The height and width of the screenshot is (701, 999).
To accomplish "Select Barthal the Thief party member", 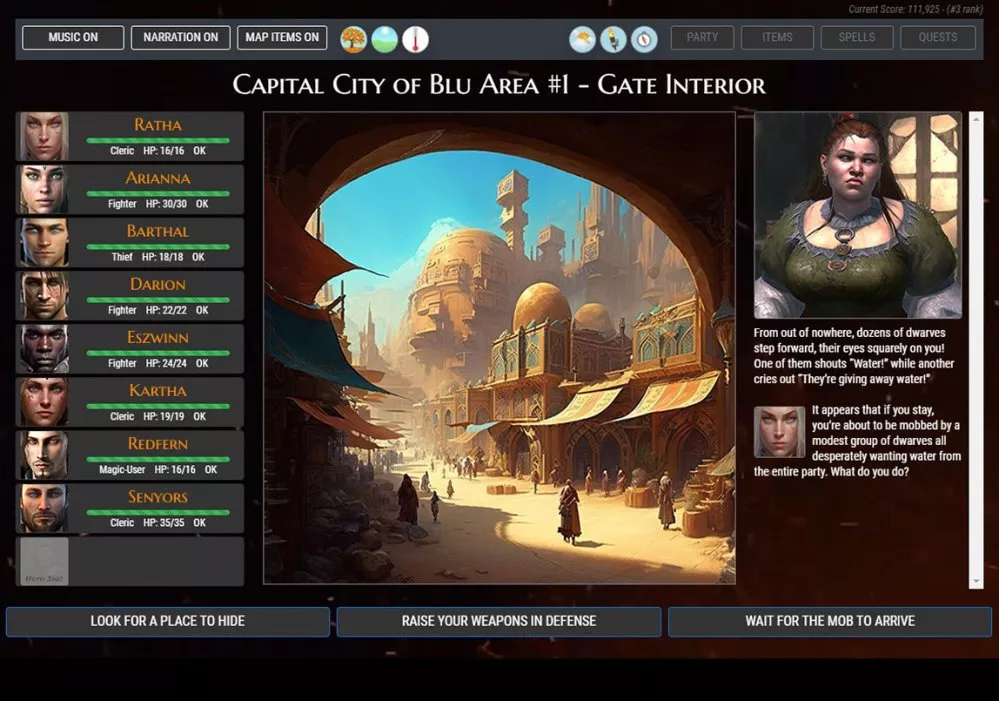I will click(x=130, y=243).
